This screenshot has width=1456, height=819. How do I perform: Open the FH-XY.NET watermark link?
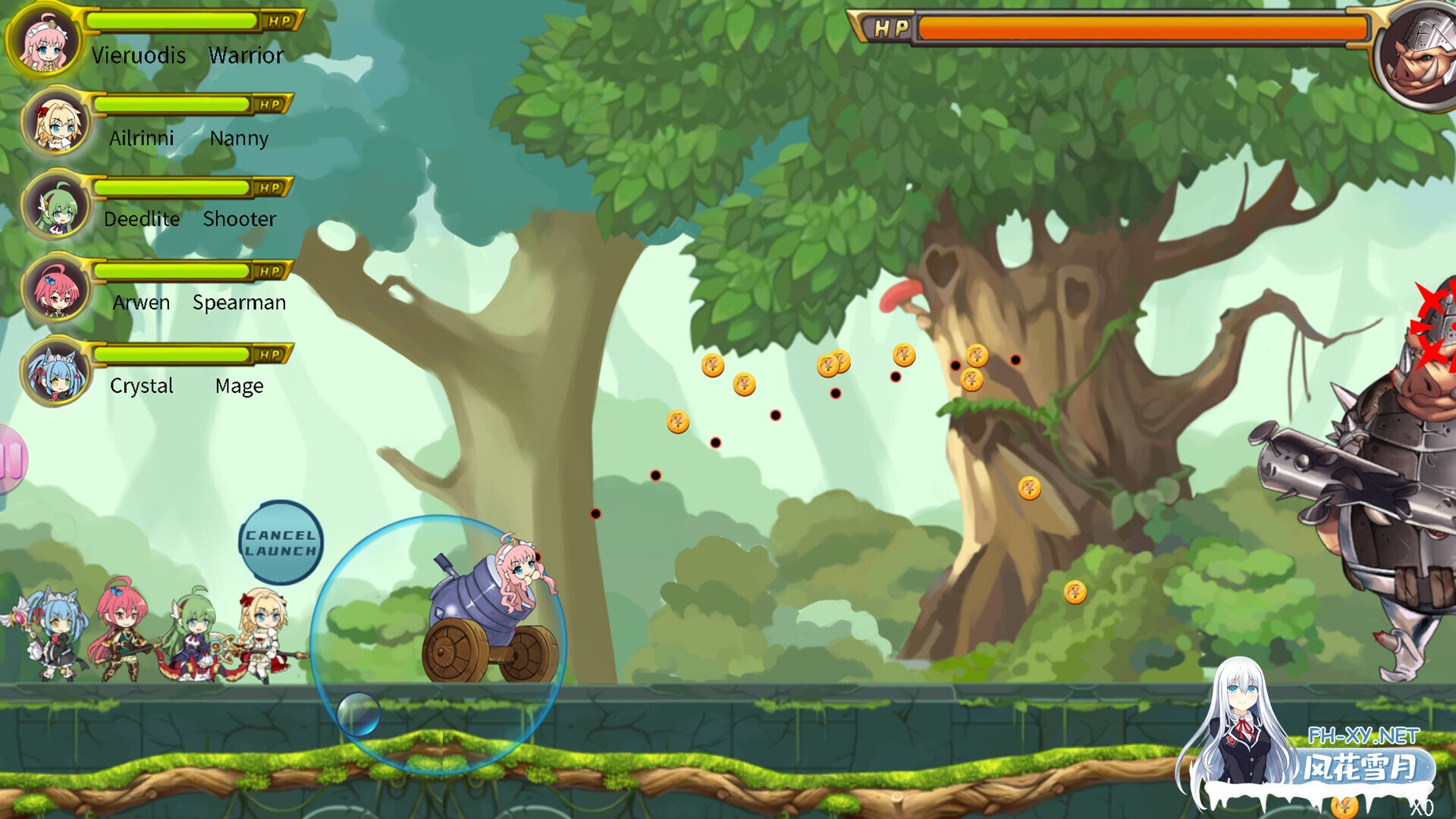pyautogui.click(x=1363, y=736)
